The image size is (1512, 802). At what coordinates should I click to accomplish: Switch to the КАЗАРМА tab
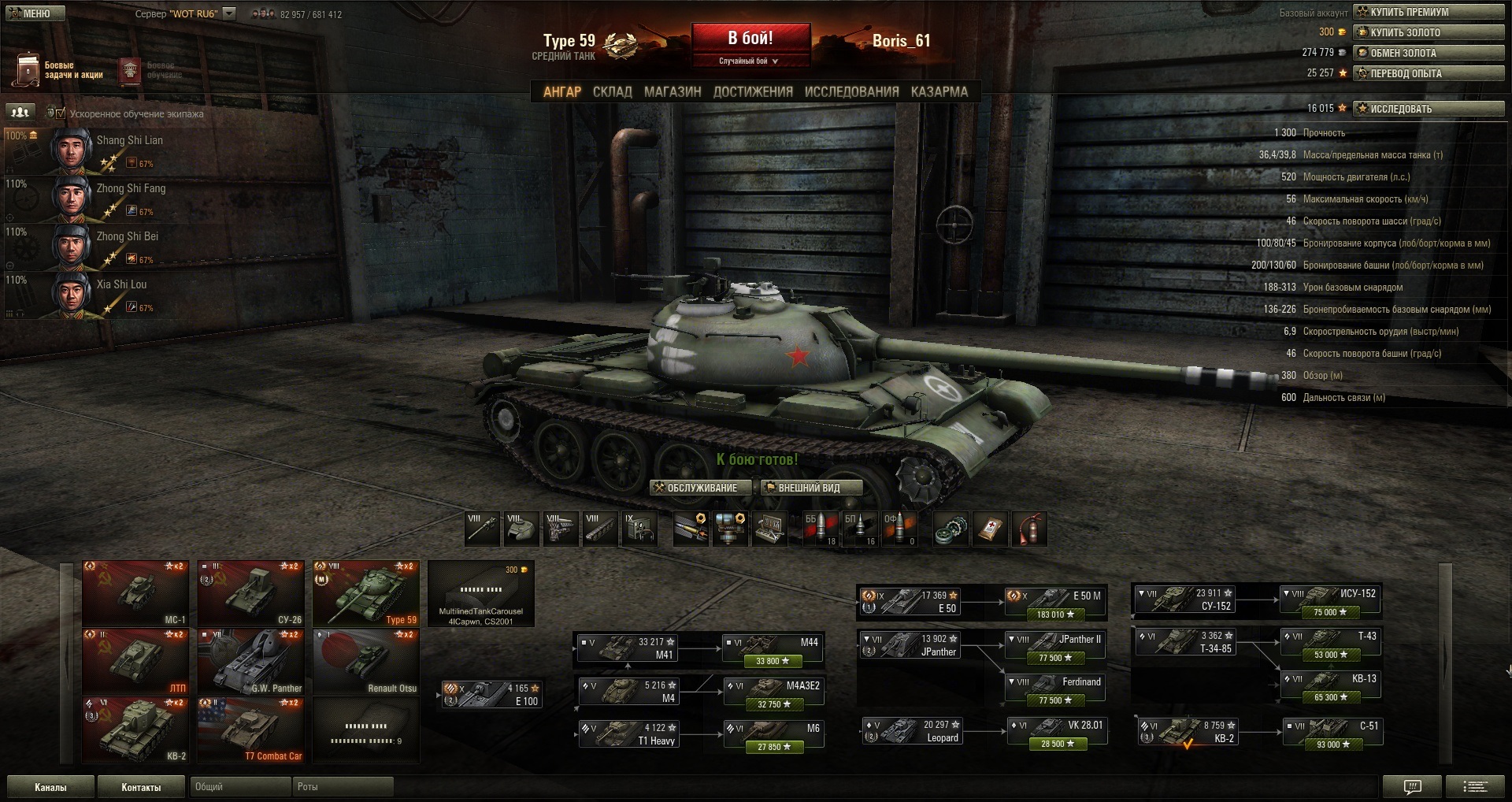939,92
